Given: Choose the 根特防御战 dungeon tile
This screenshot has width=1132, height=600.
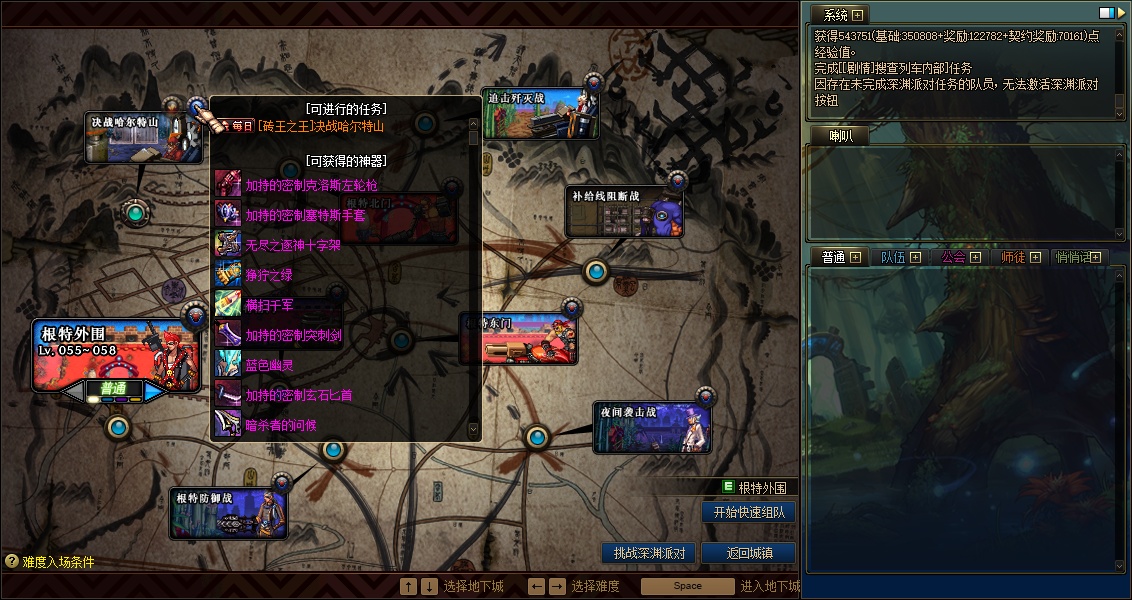Looking at the screenshot, I should 228,514.
